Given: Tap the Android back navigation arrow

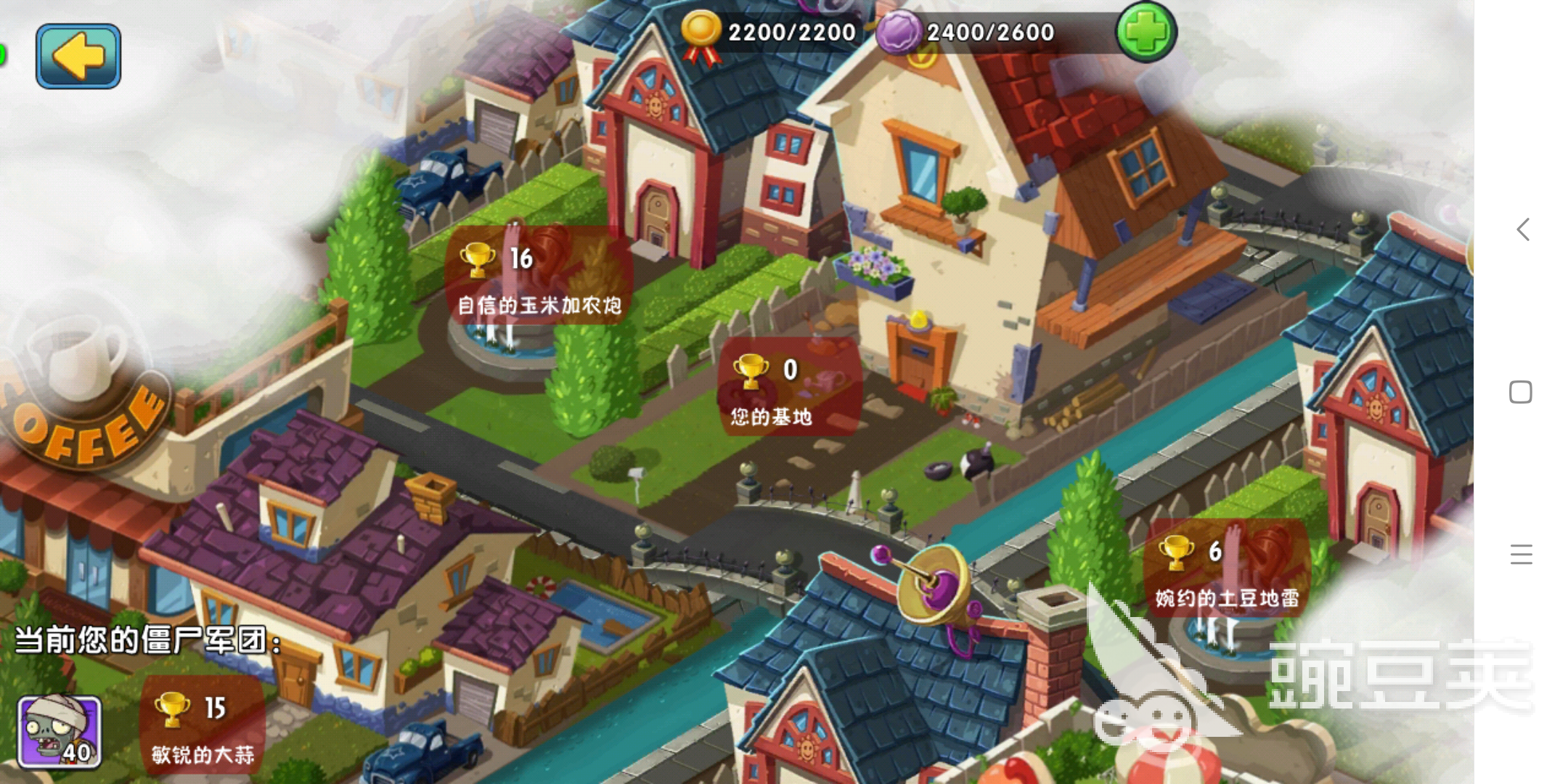Looking at the screenshot, I should pyautogui.click(x=1523, y=229).
